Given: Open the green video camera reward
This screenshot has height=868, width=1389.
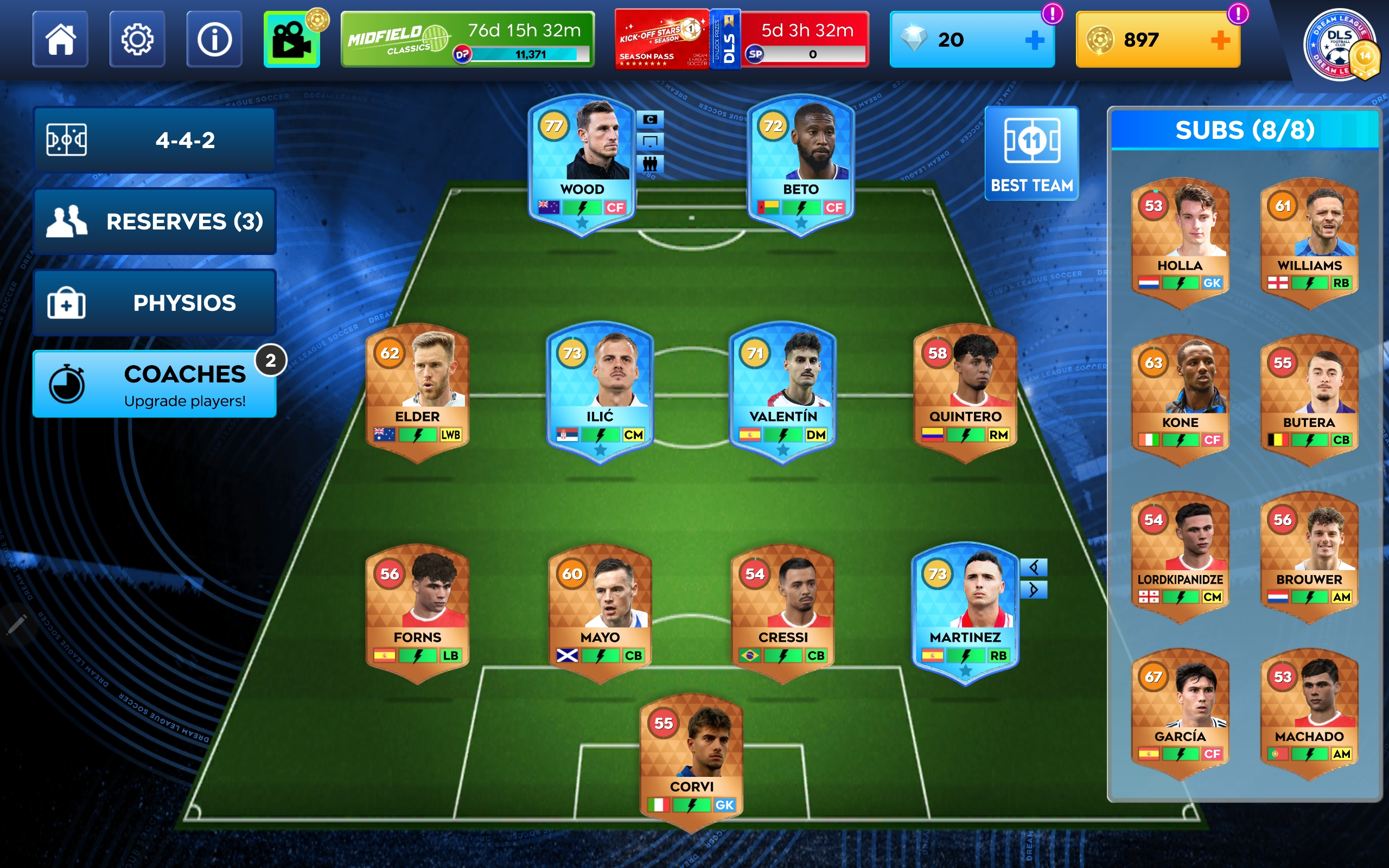Looking at the screenshot, I should click(x=291, y=40).
